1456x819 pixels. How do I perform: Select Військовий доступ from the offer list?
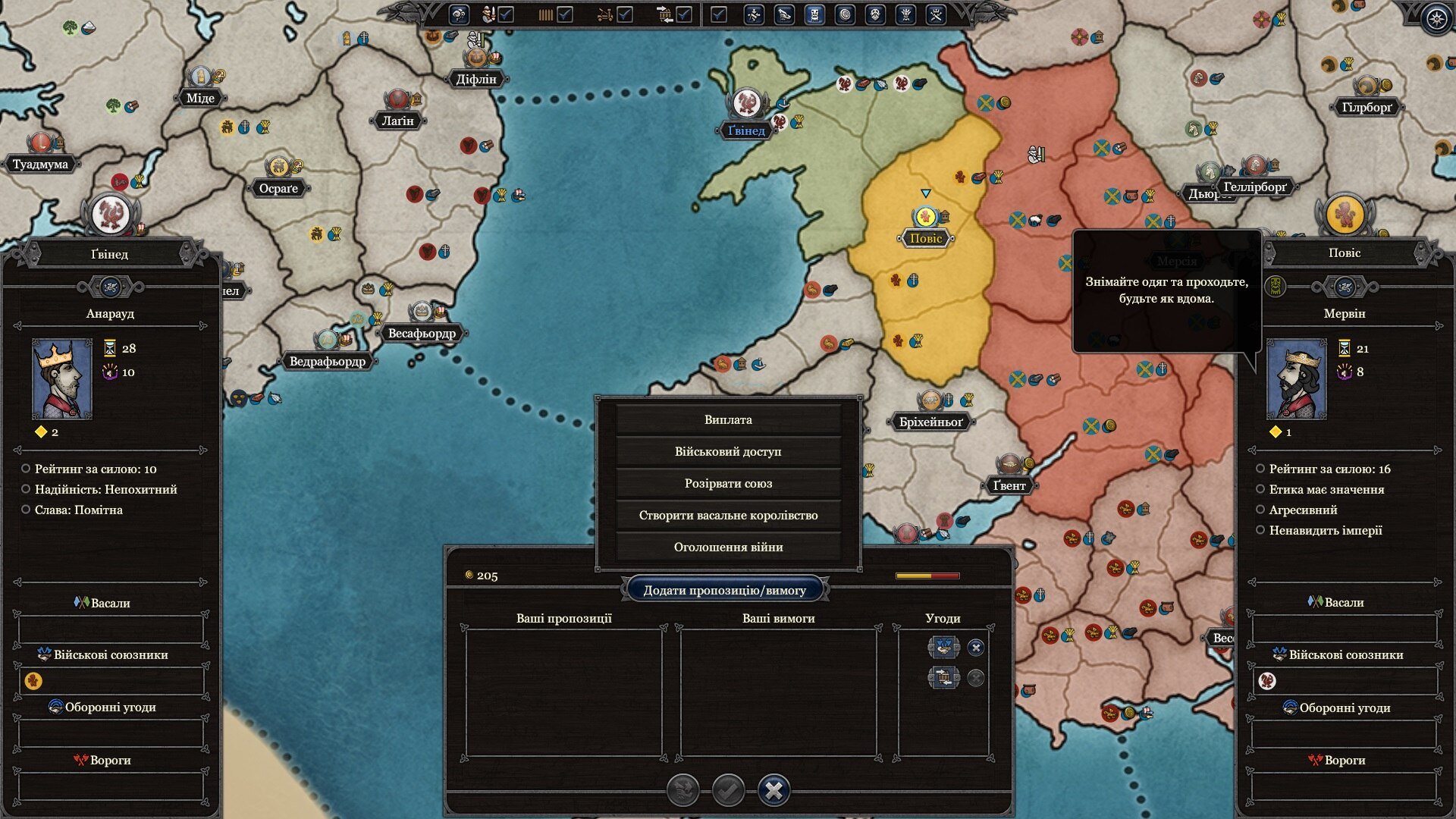[728, 451]
